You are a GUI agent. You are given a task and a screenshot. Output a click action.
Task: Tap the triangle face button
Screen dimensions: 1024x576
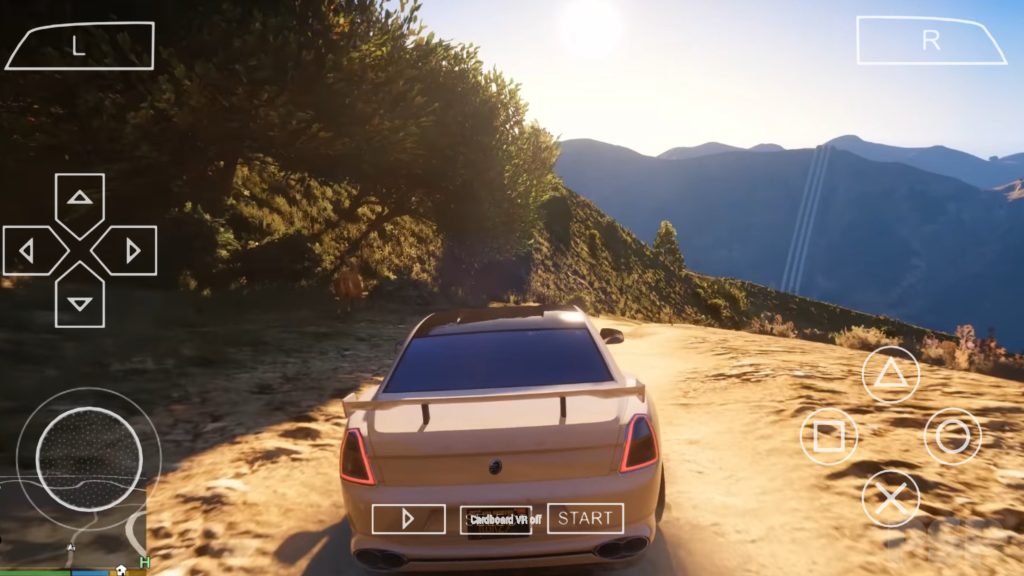(890, 375)
